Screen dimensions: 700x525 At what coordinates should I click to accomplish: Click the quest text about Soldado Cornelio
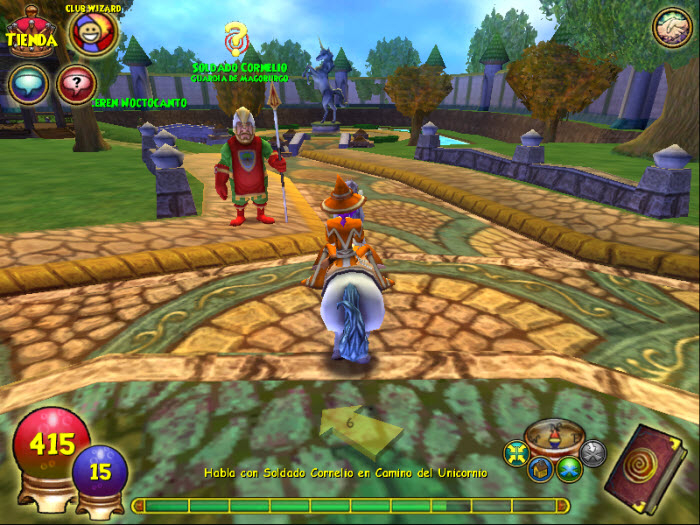pos(346,472)
